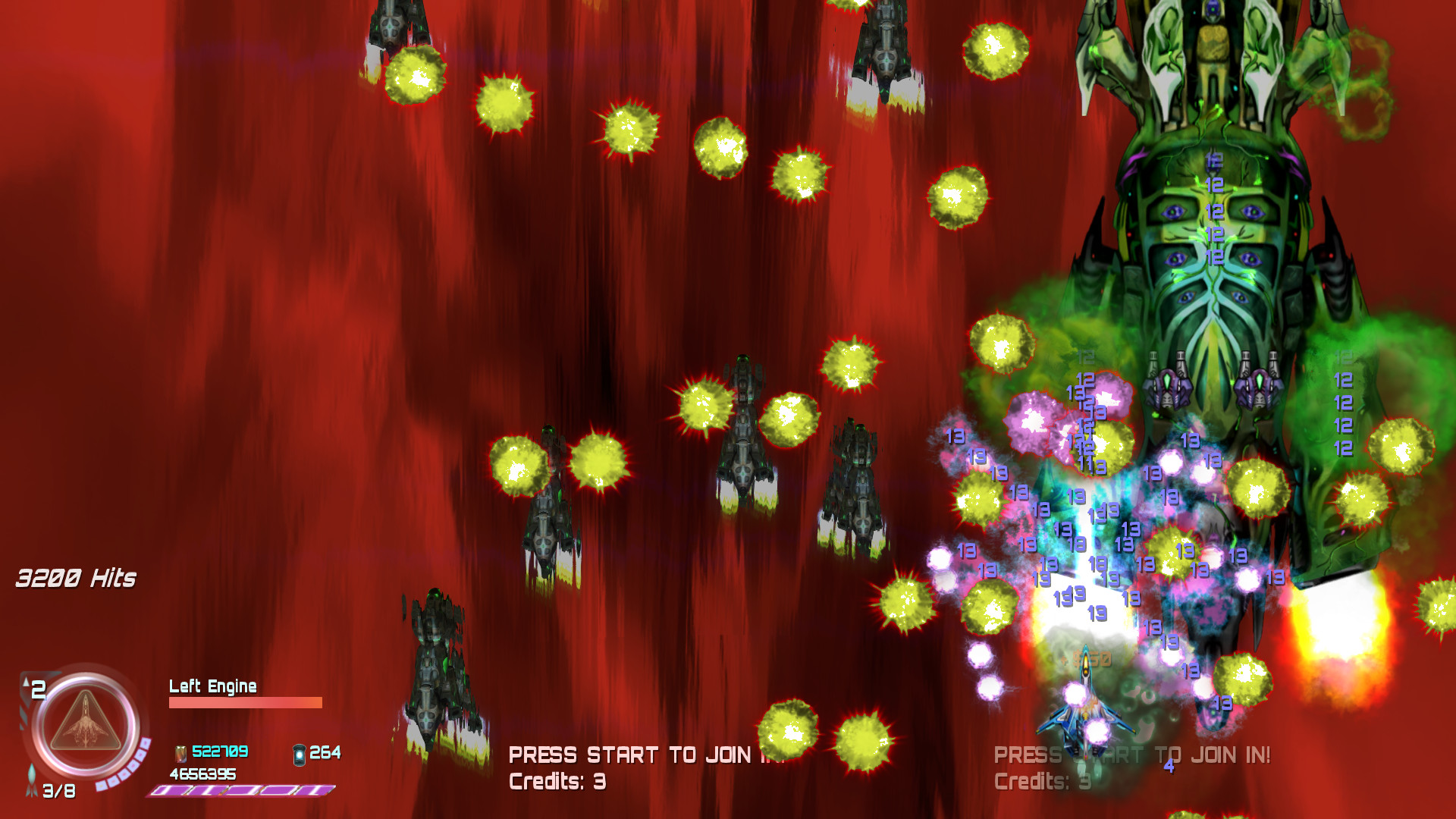Click the gem icon next to 522709
This screenshot has height=819, width=1456.
tap(181, 754)
